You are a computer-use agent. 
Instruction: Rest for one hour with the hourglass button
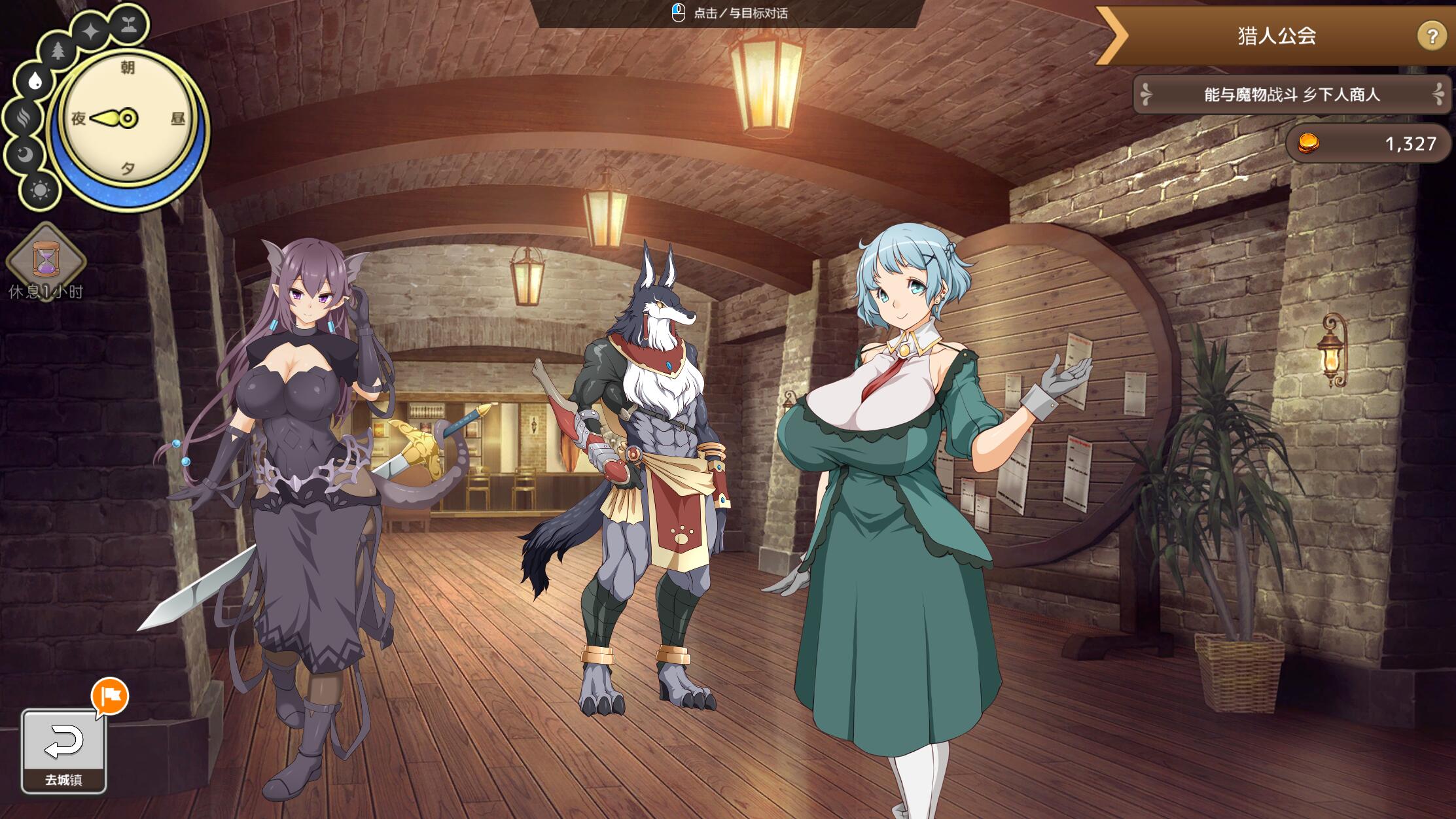(46, 260)
